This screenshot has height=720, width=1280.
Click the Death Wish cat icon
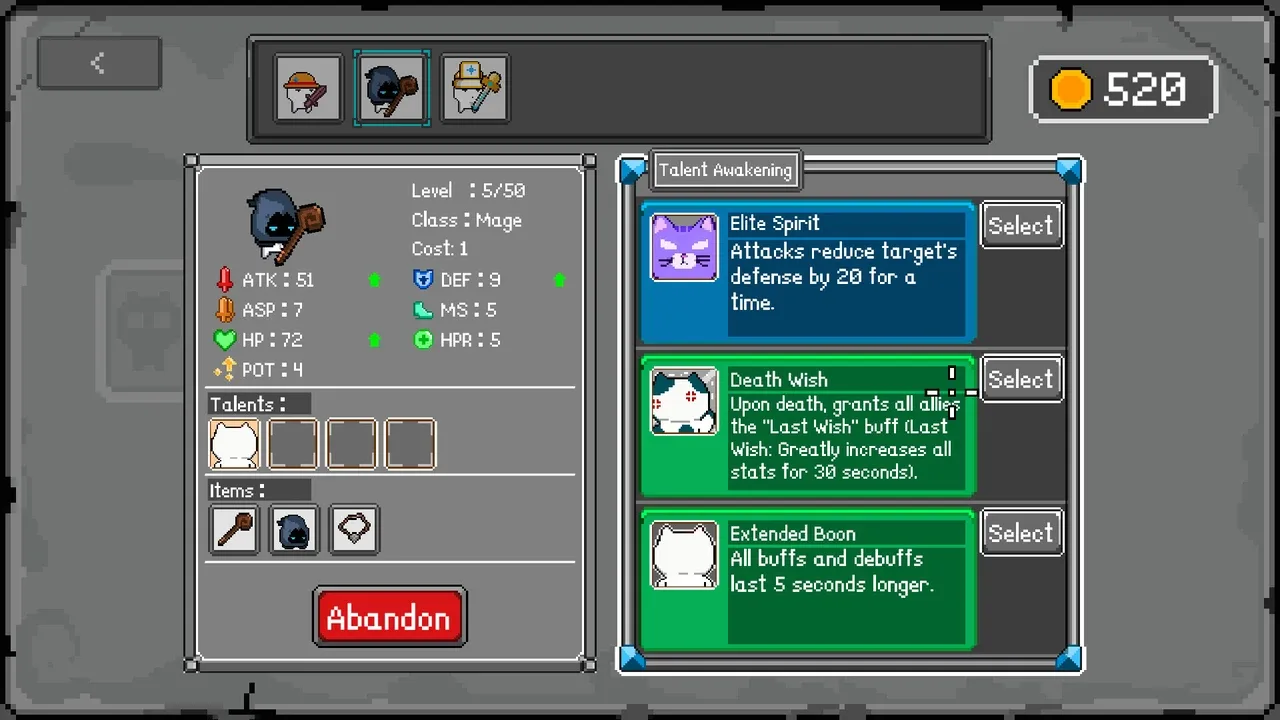pos(684,401)
